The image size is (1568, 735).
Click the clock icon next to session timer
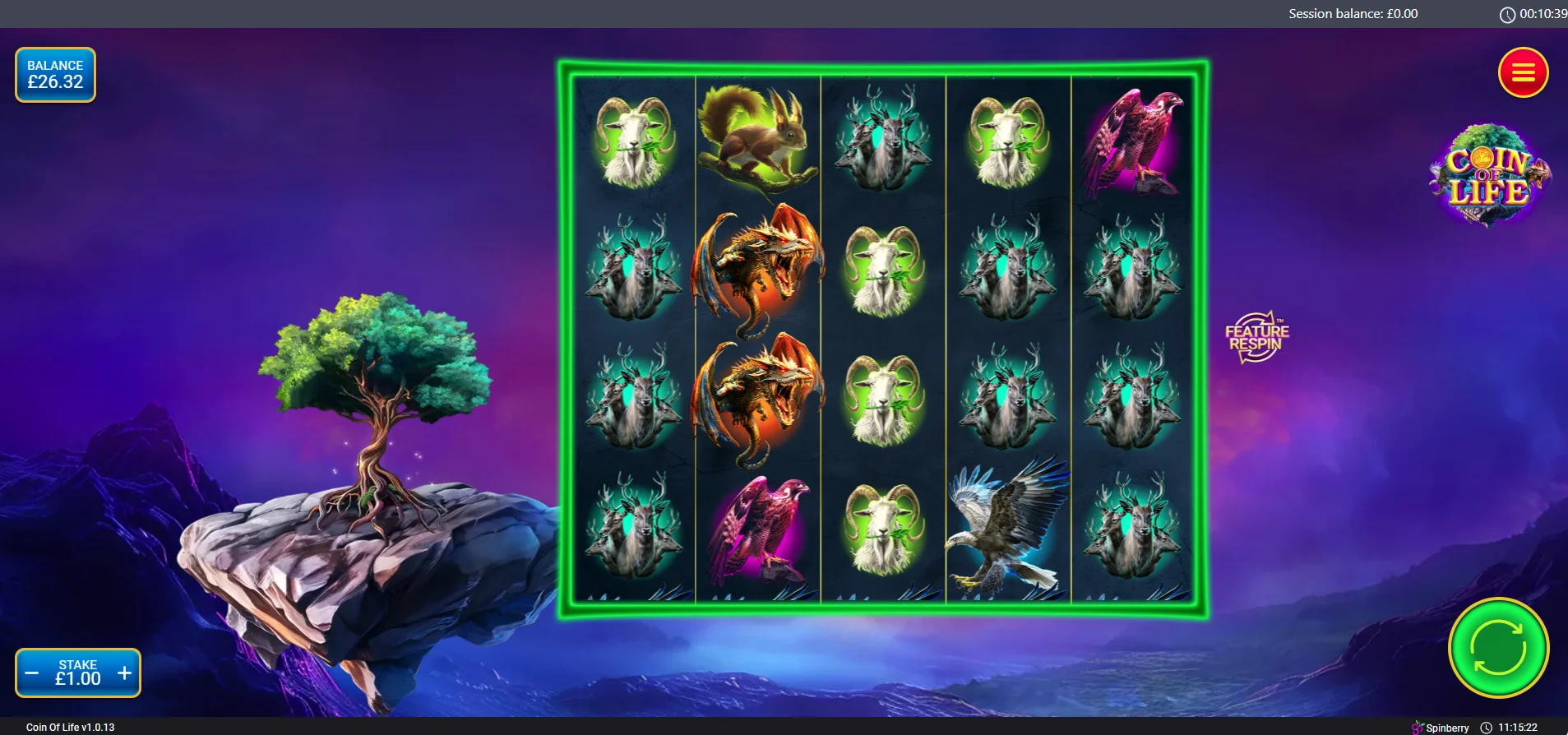click(1507, 13)
